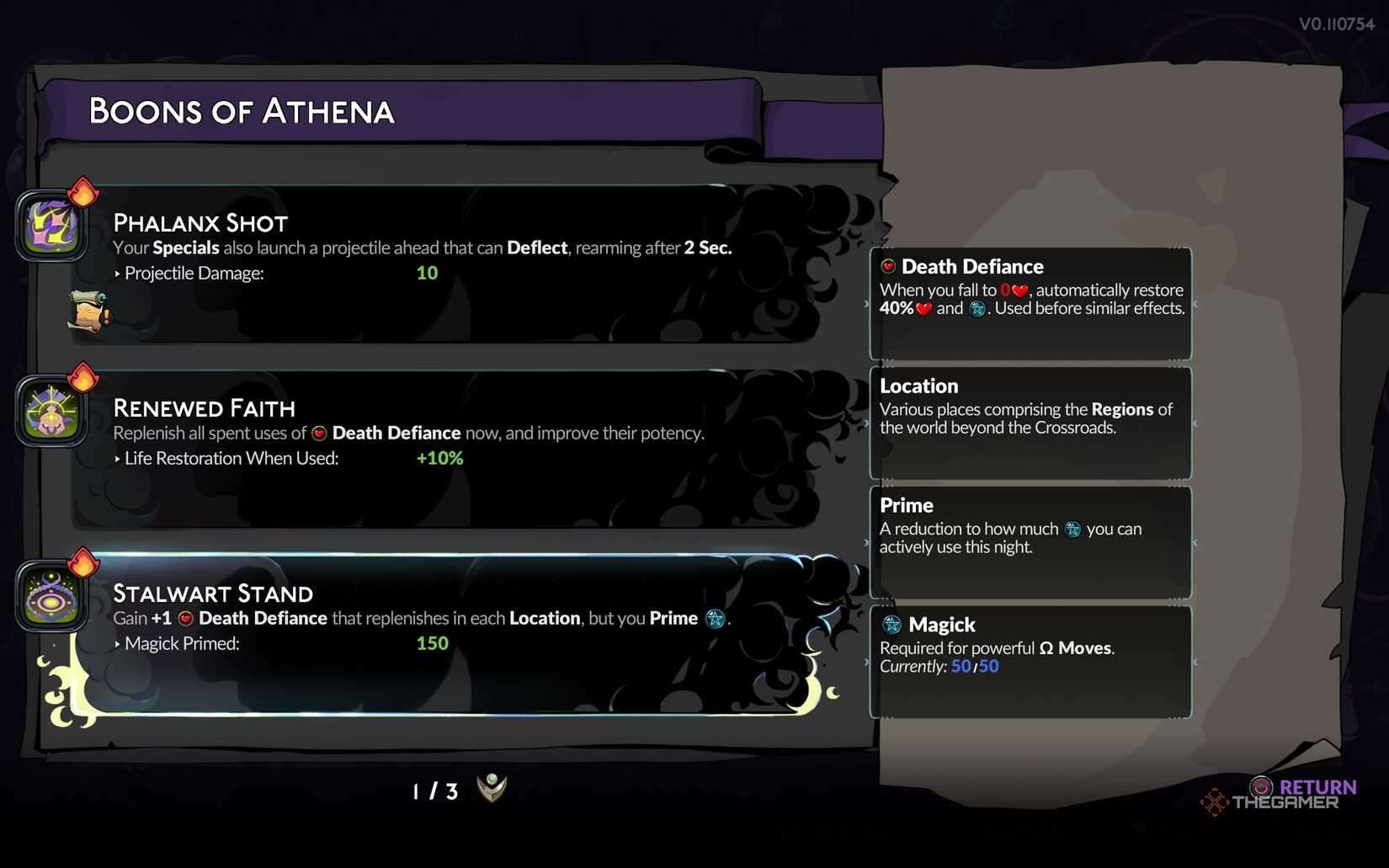Select the Phalanx Shot boon icon
The image size is (1389, 868).
click(x=51, y=224)
